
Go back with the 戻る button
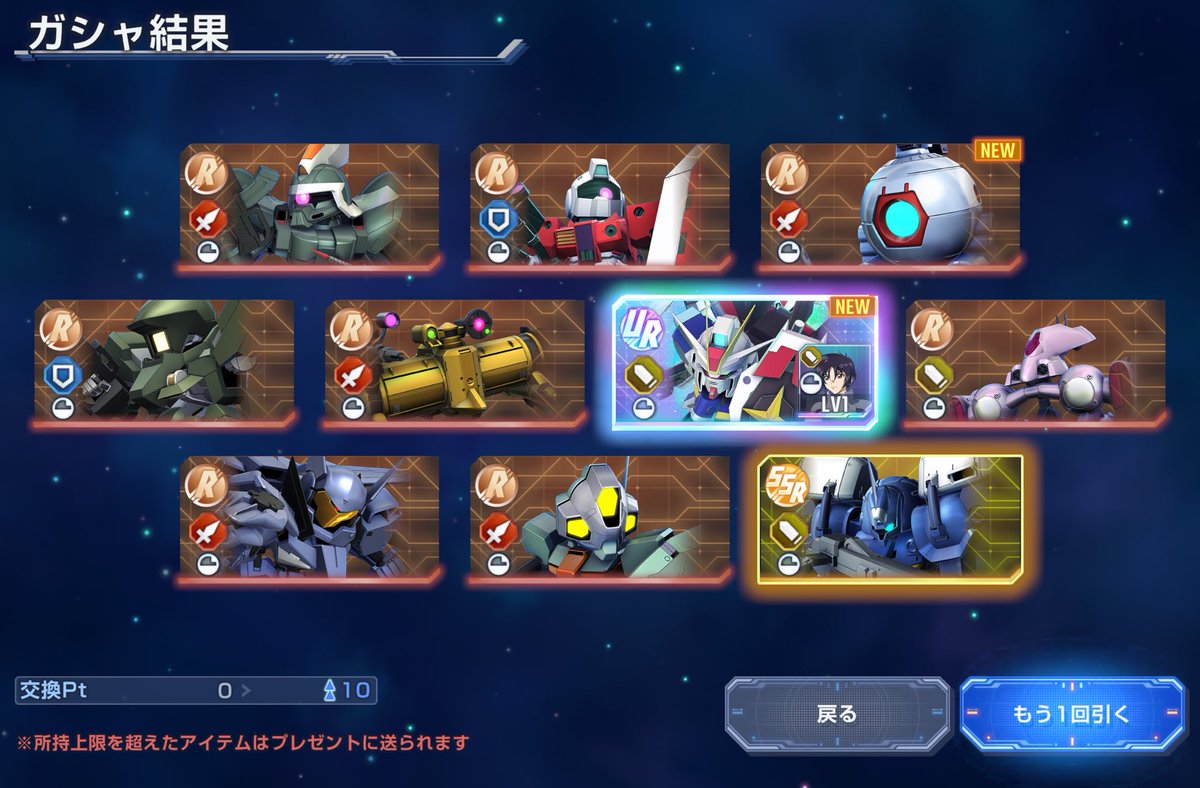click(x=837, y=714)
